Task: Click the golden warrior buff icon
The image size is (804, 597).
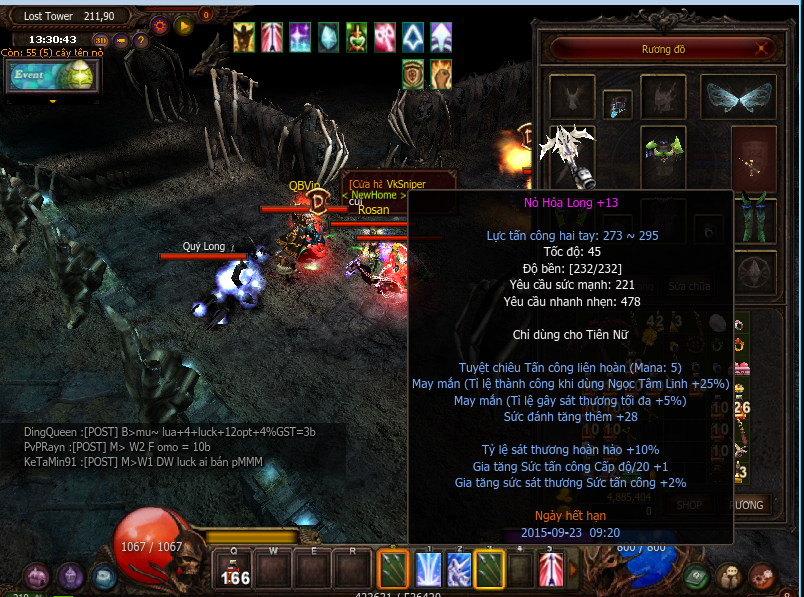Action: 244,37
